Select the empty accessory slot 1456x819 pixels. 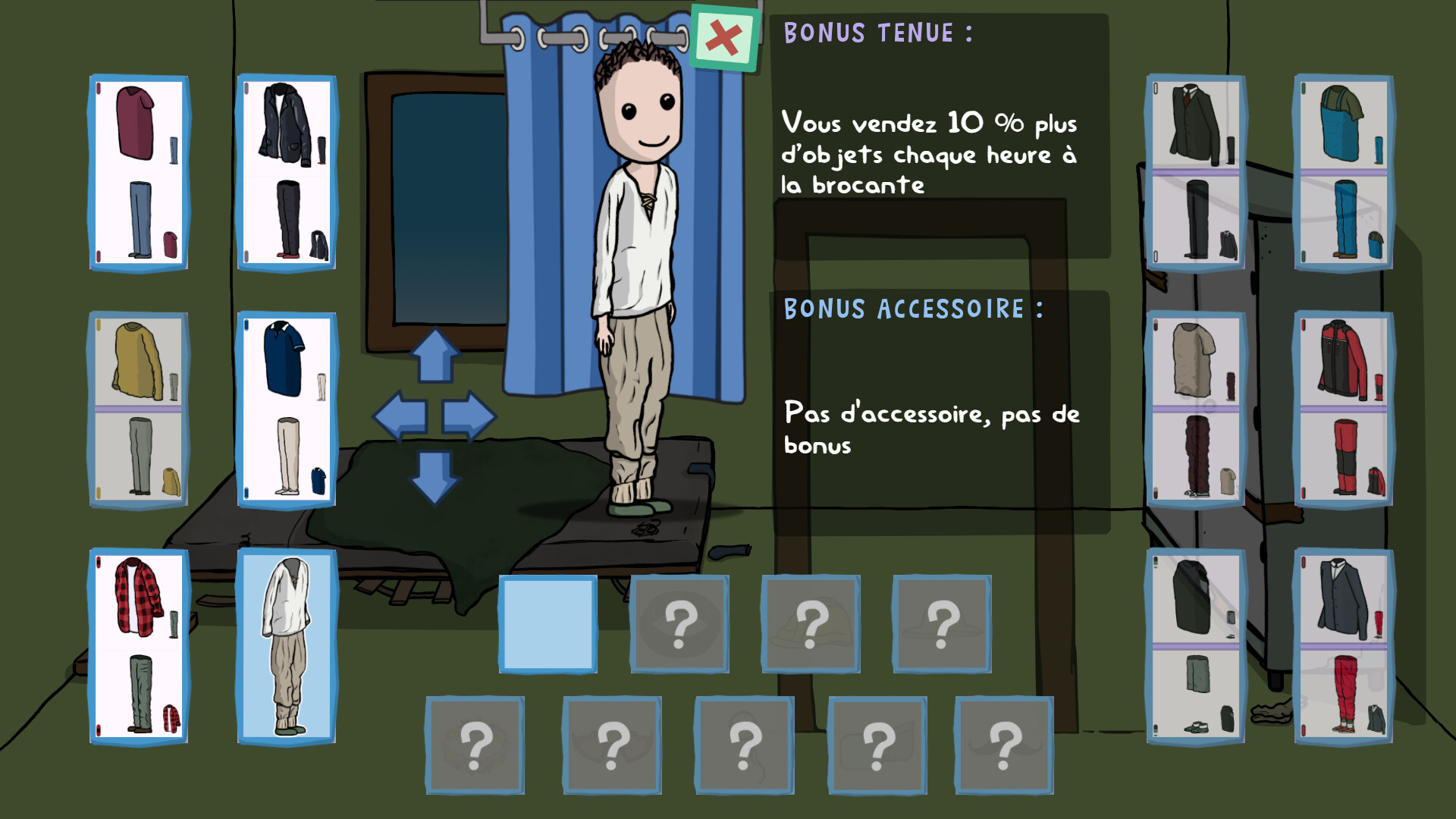pos(548,624)
